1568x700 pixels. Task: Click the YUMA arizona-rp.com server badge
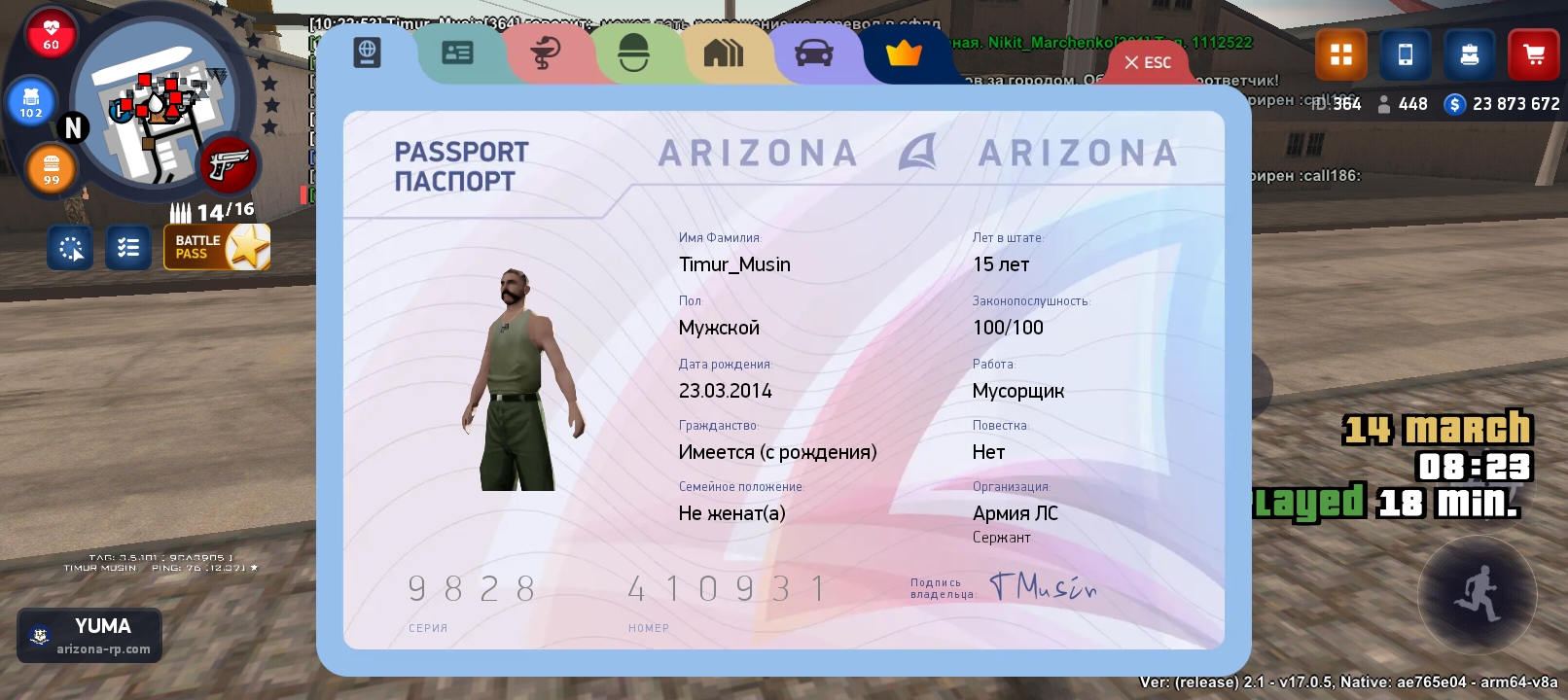pos(89,635)
